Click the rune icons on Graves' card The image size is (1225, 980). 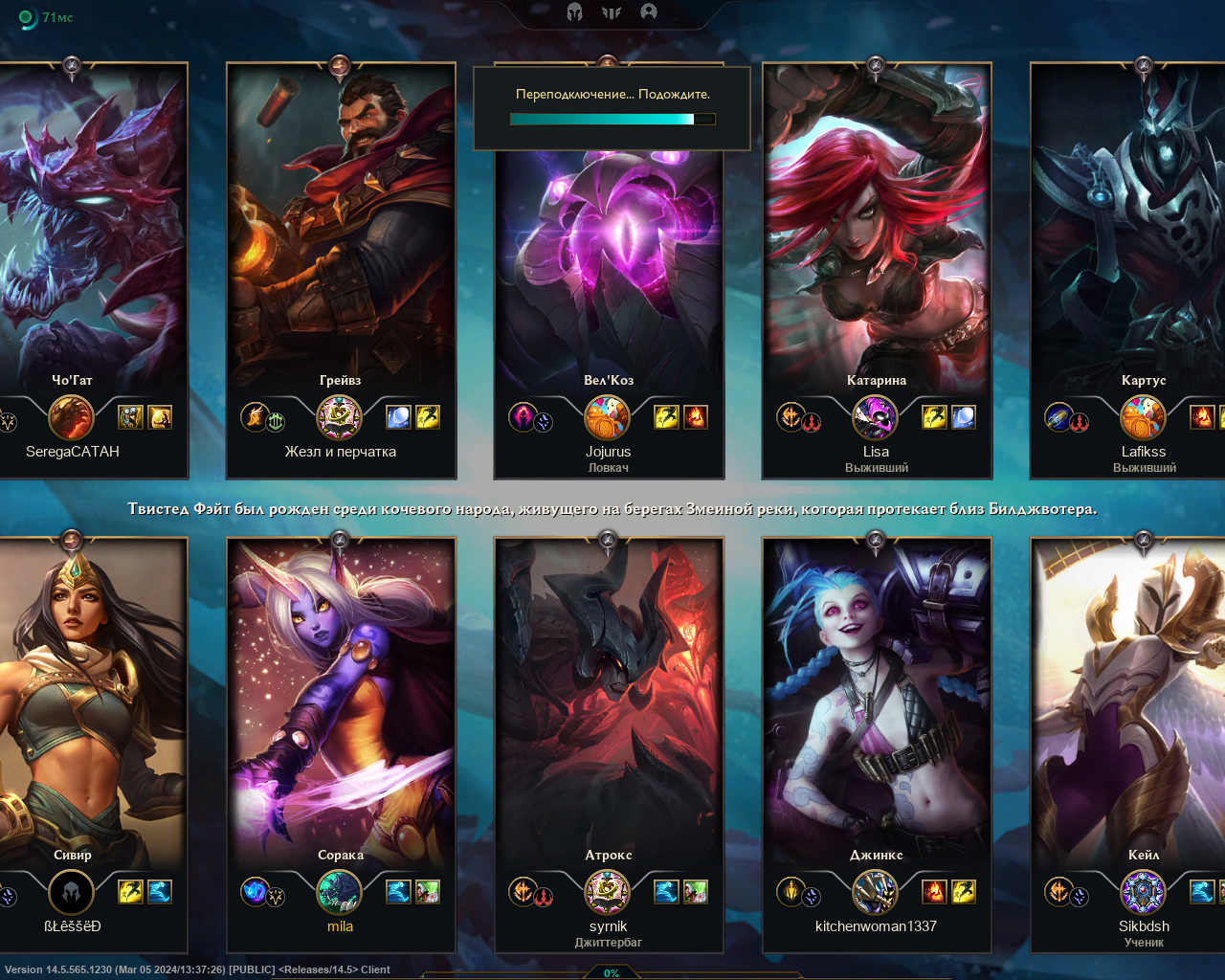[x=263, y=417]
